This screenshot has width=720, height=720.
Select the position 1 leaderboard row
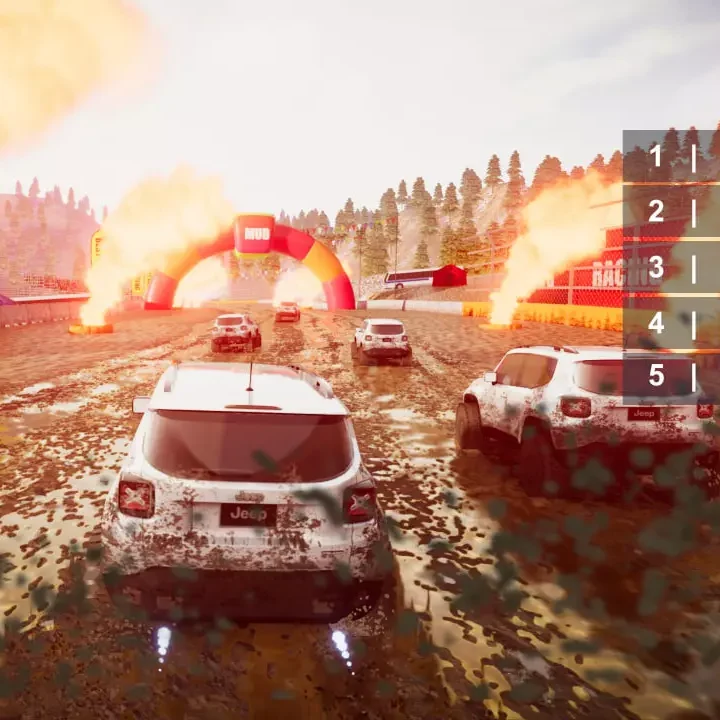click(670, 156)
